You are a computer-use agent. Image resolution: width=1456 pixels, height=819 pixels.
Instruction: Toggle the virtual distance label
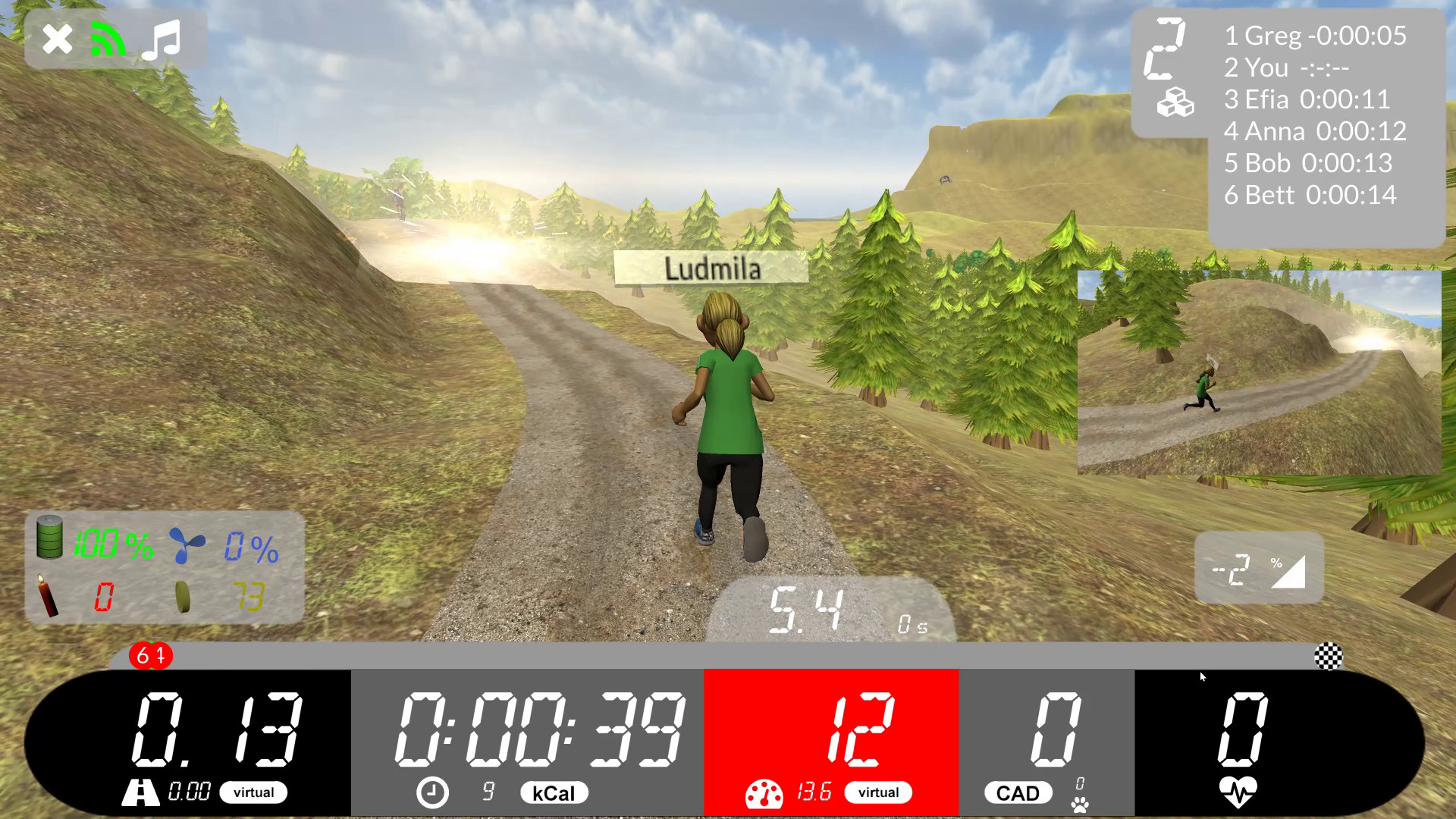tap(253, 792)
